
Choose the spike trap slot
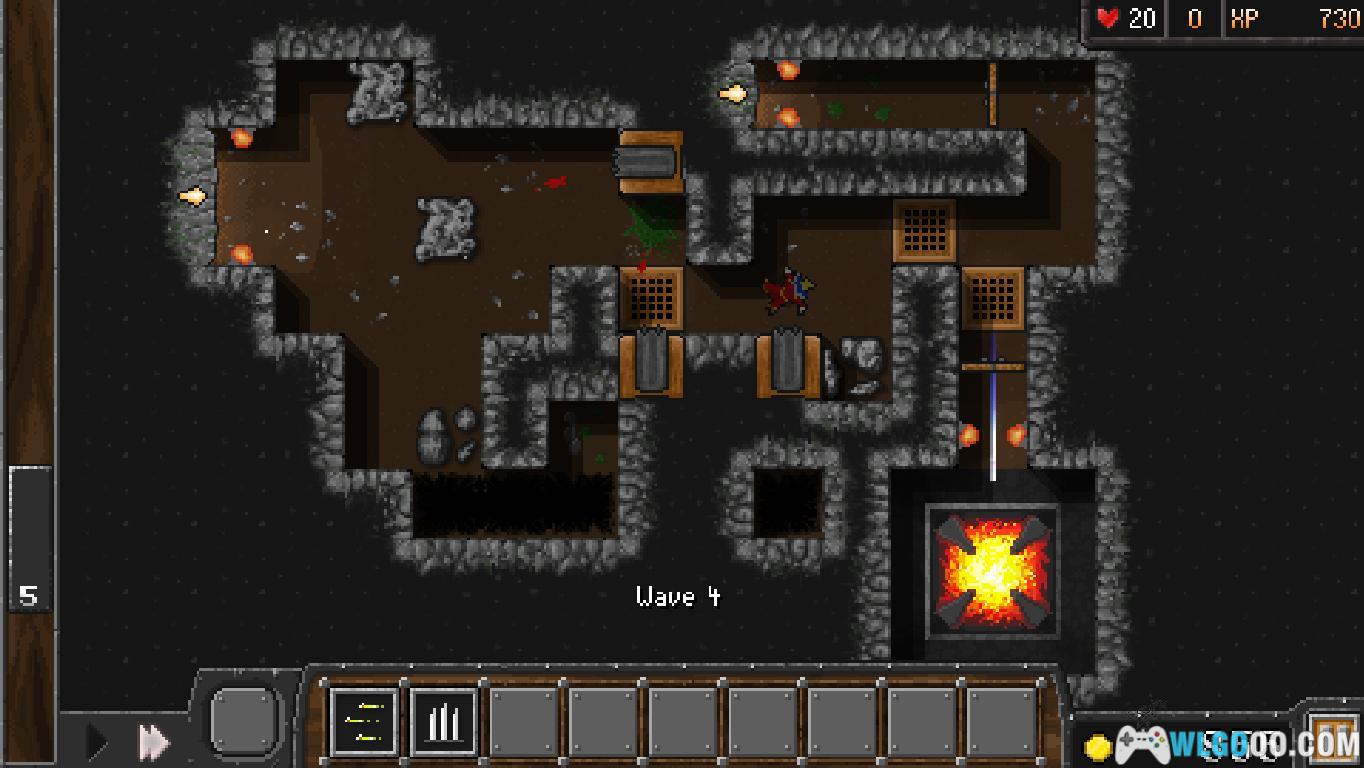443,721
